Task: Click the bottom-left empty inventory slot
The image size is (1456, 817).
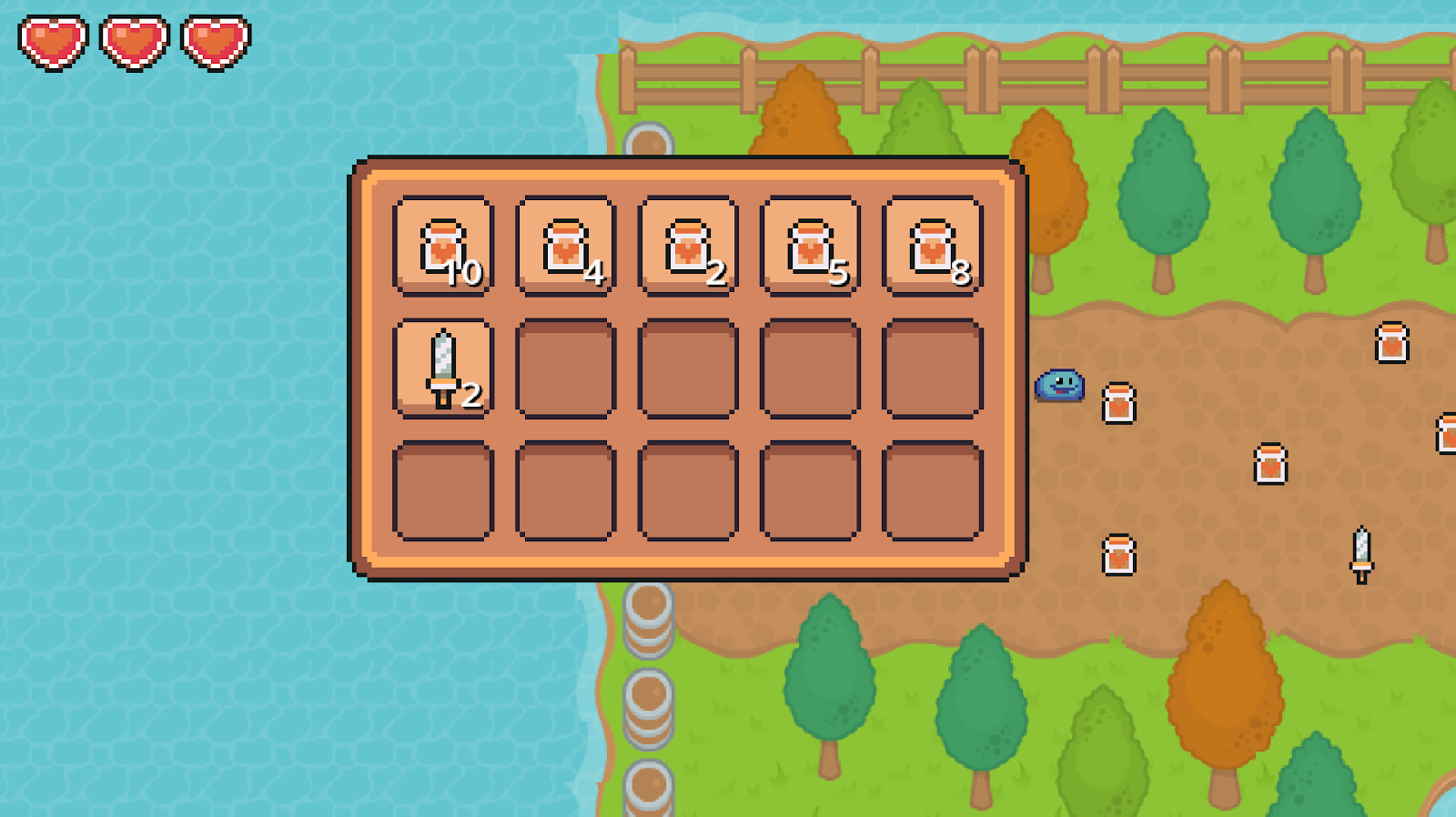Action: [x=443, y=487]
